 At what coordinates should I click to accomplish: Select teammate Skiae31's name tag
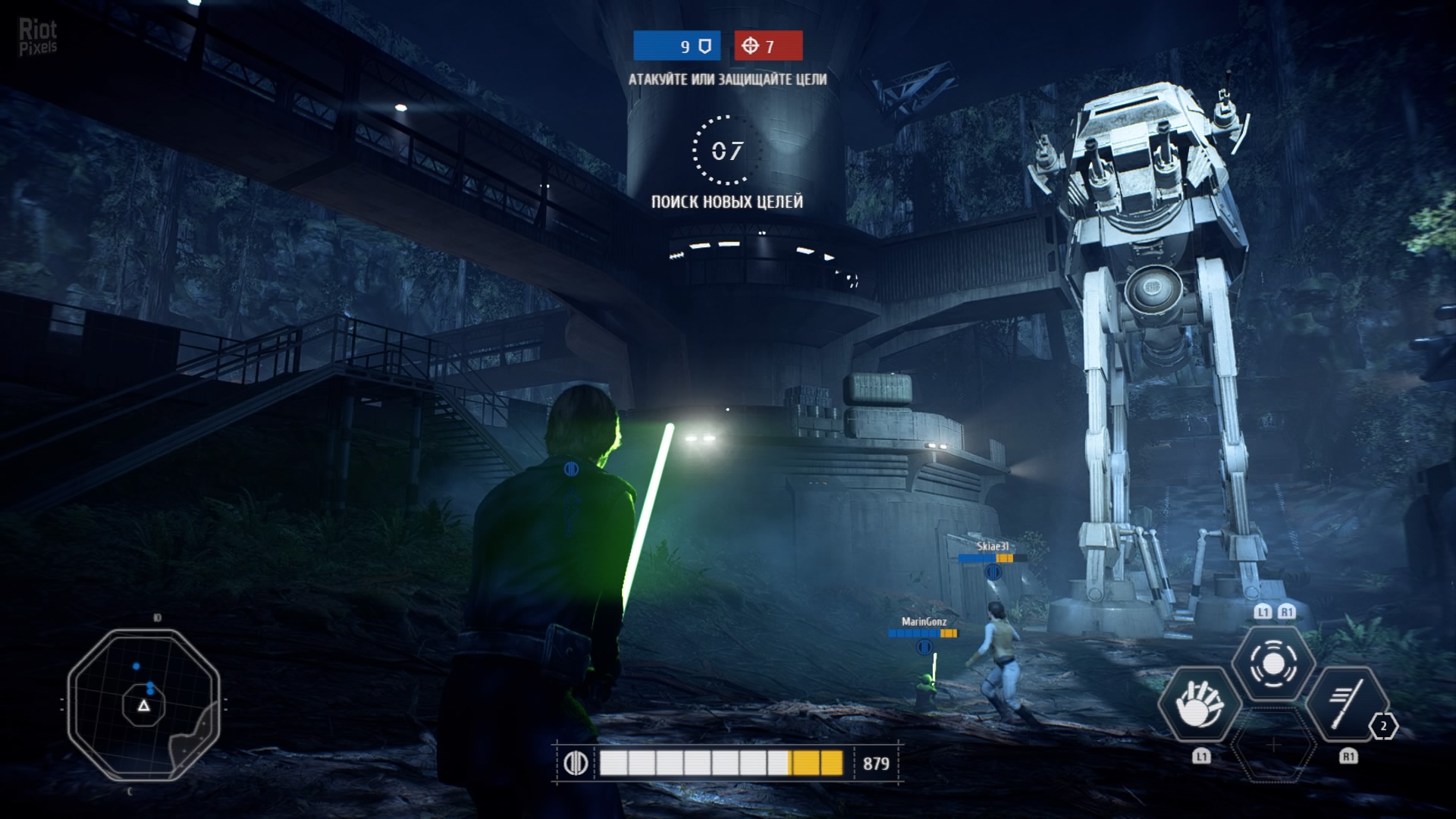[x=992, y=547]
